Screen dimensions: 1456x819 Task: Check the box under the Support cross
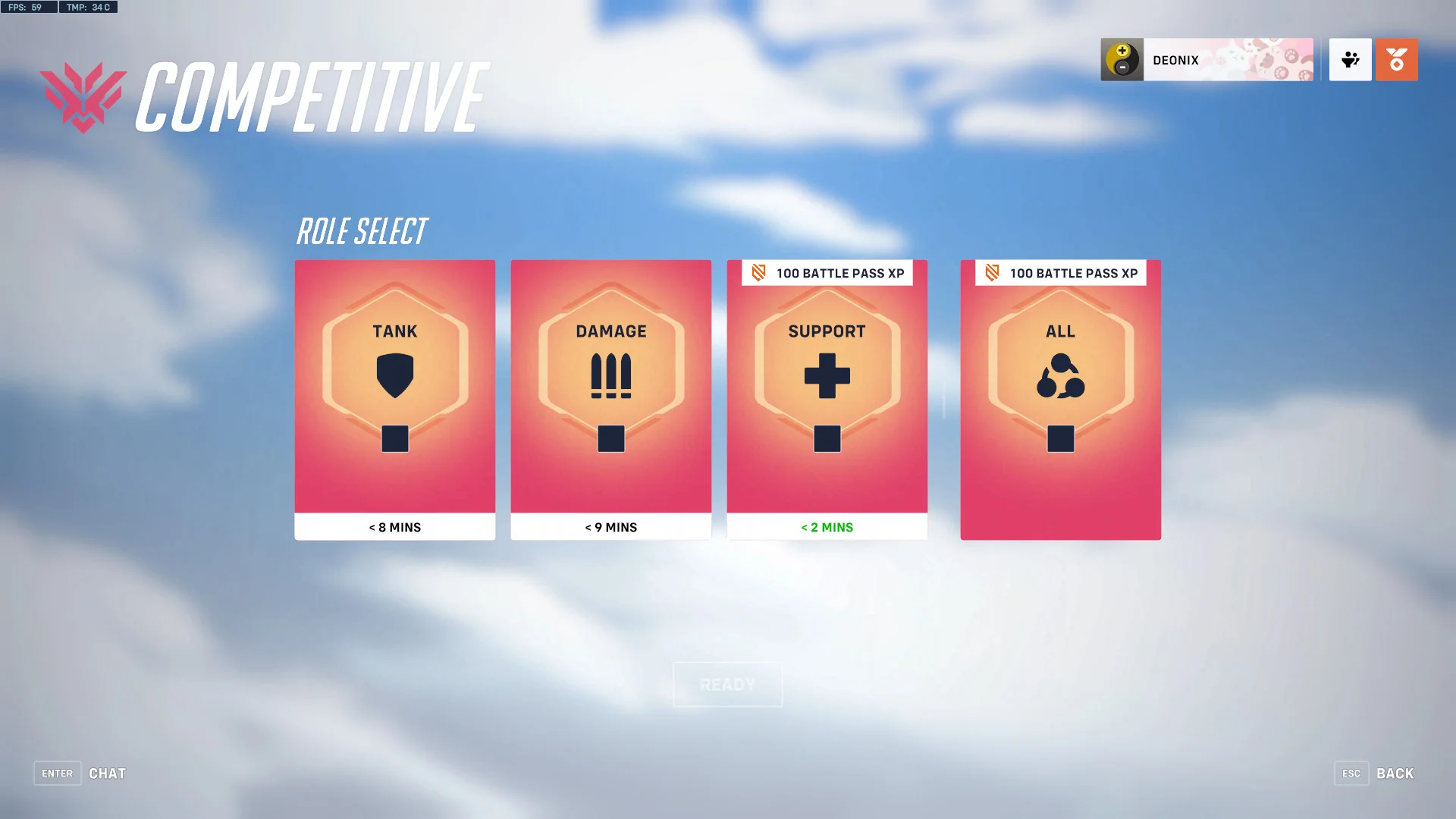[827, 438]
